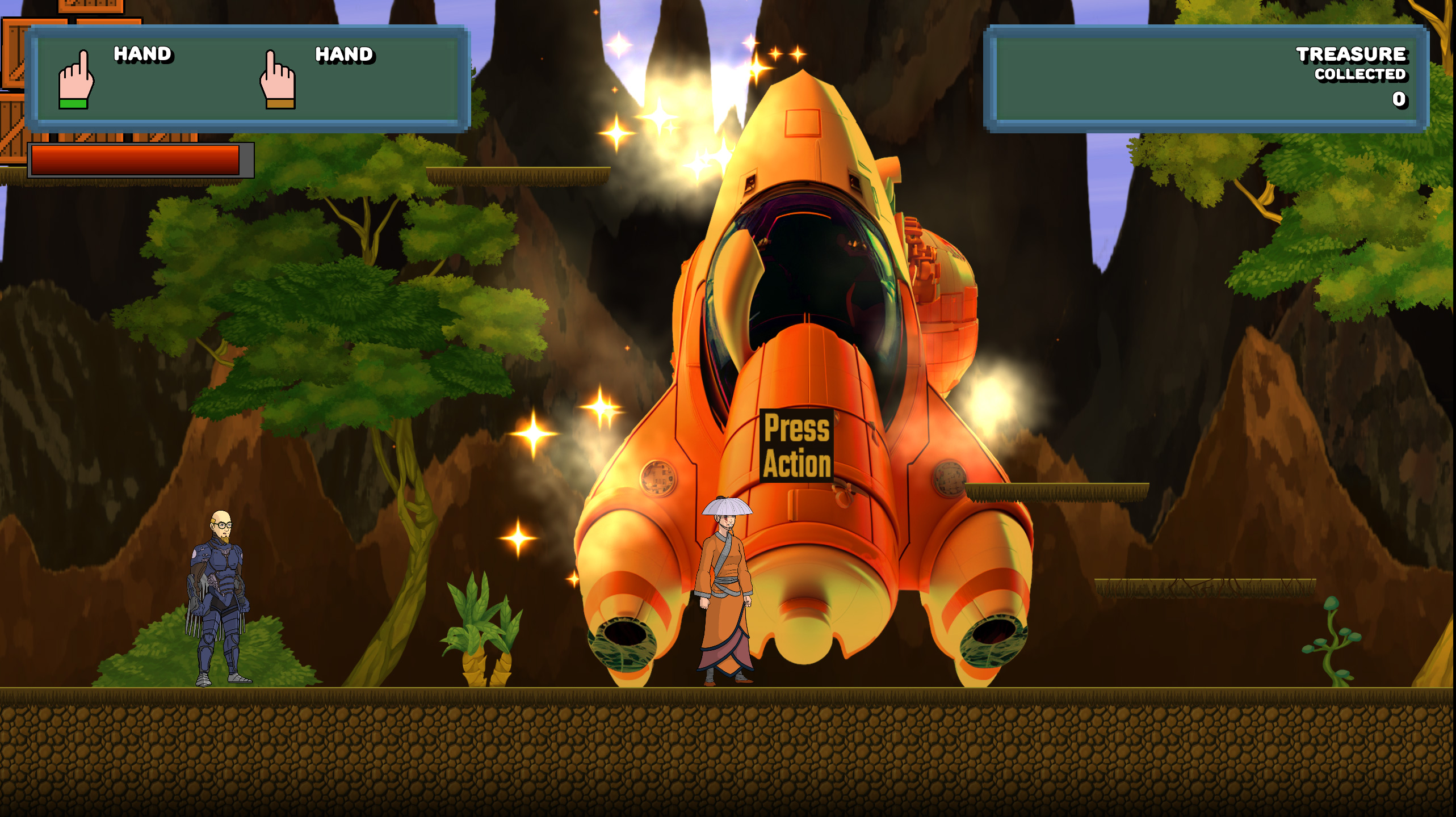This screenshot has height=817, width=1456.
Task: Click the HAND label in the status panel
Action: tap(142, 55)
